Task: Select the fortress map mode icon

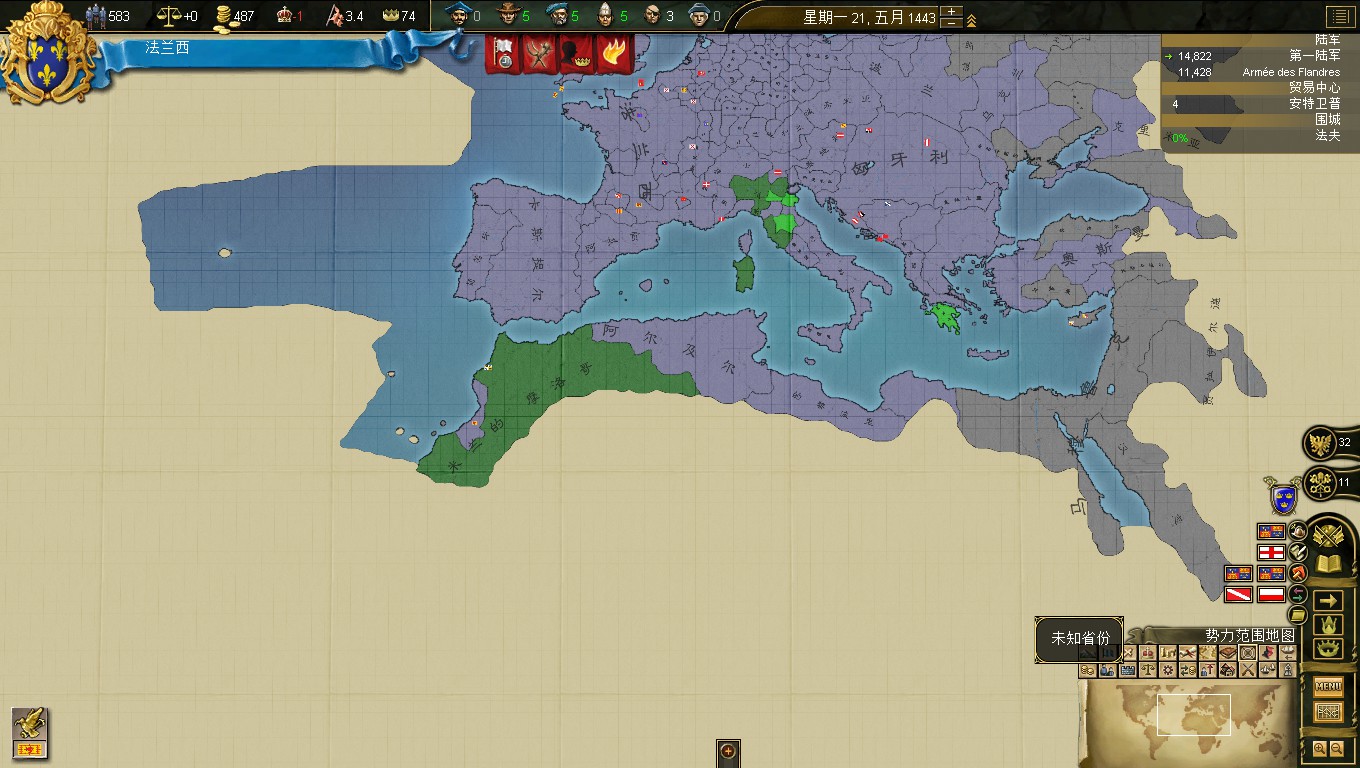Action: pos(1127,671)
